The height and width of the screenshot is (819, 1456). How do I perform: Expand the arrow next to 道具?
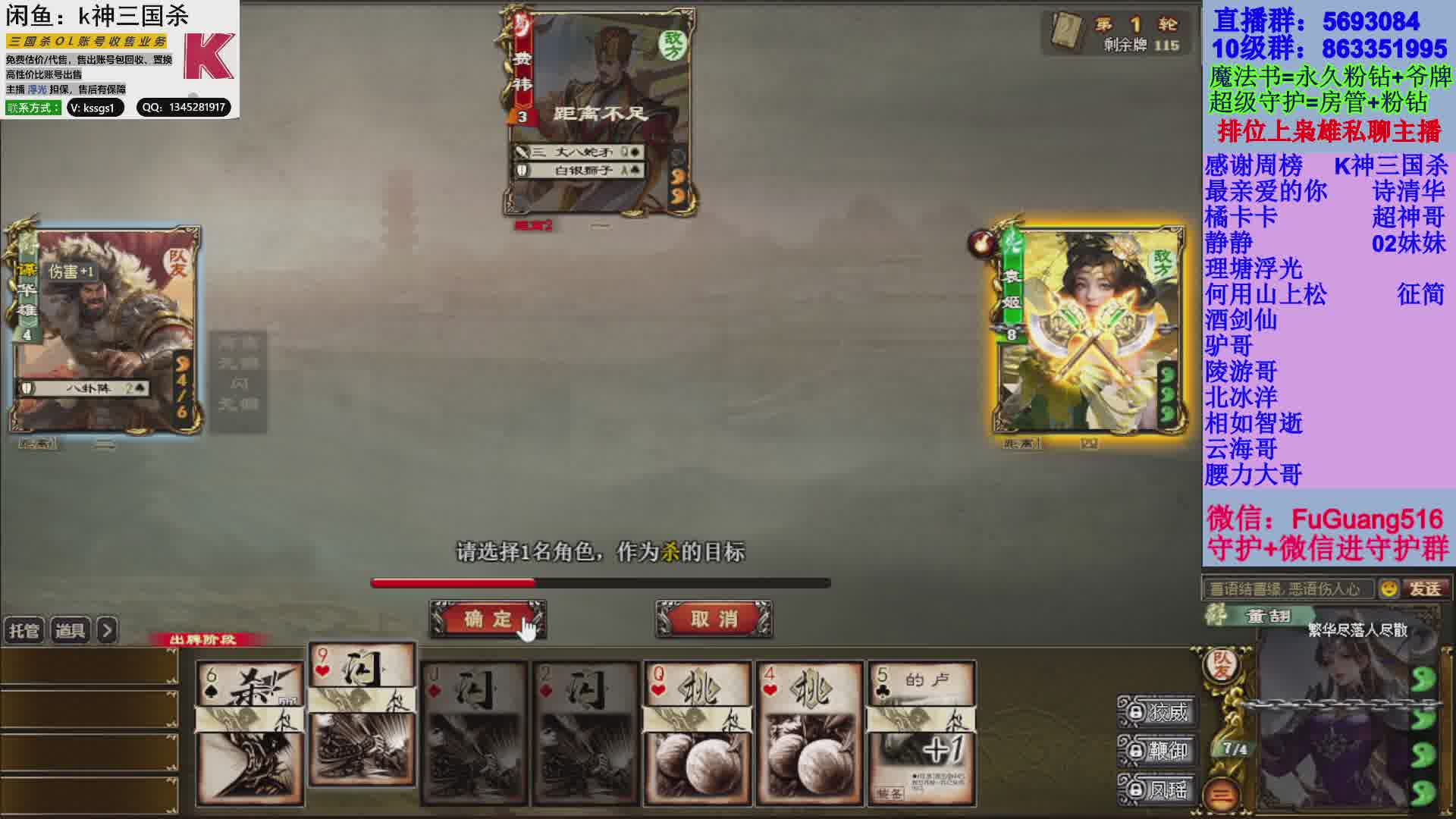(x=108, y=631)
